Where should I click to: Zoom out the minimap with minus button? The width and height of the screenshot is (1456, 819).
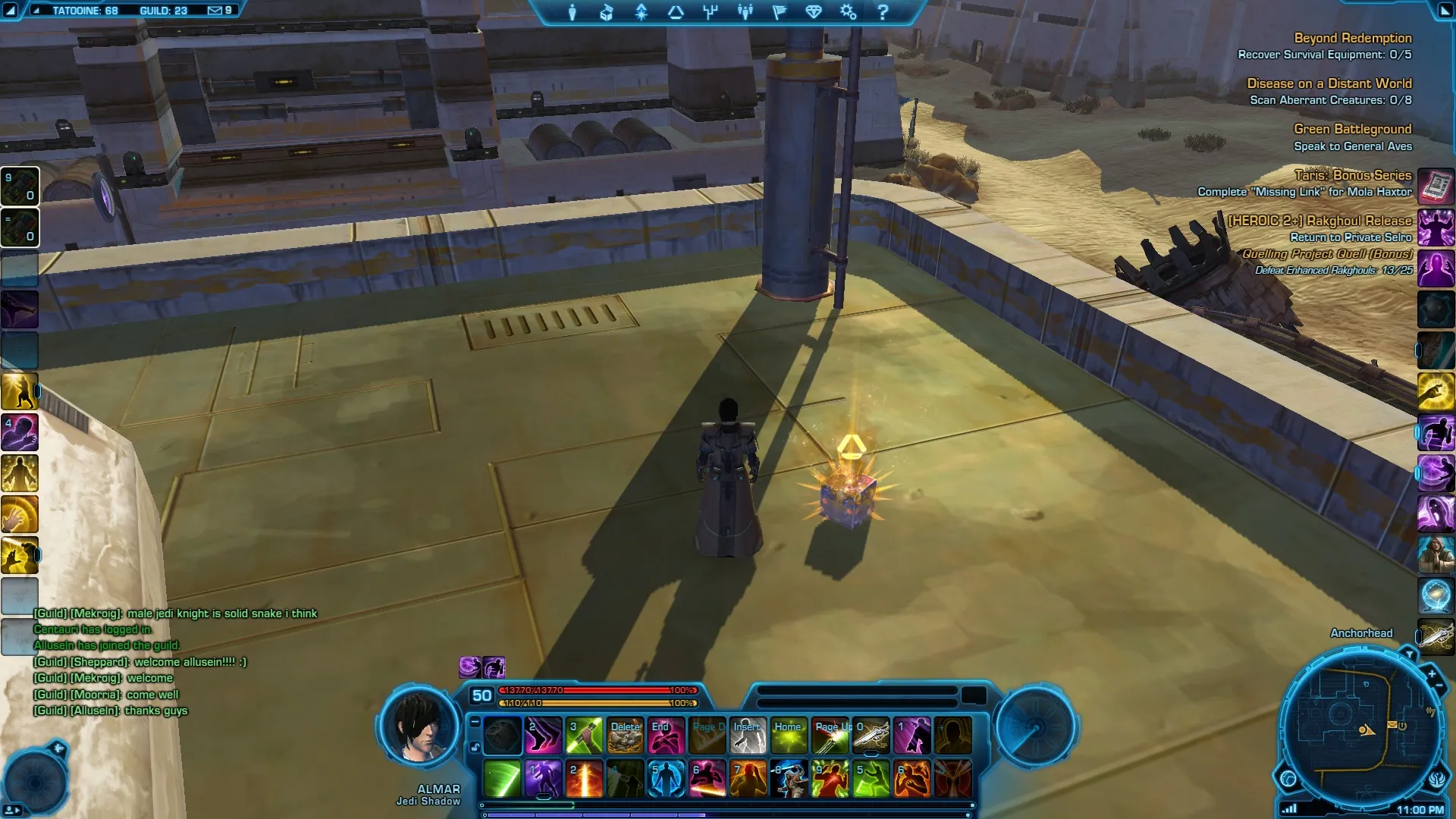[1439, 686]
